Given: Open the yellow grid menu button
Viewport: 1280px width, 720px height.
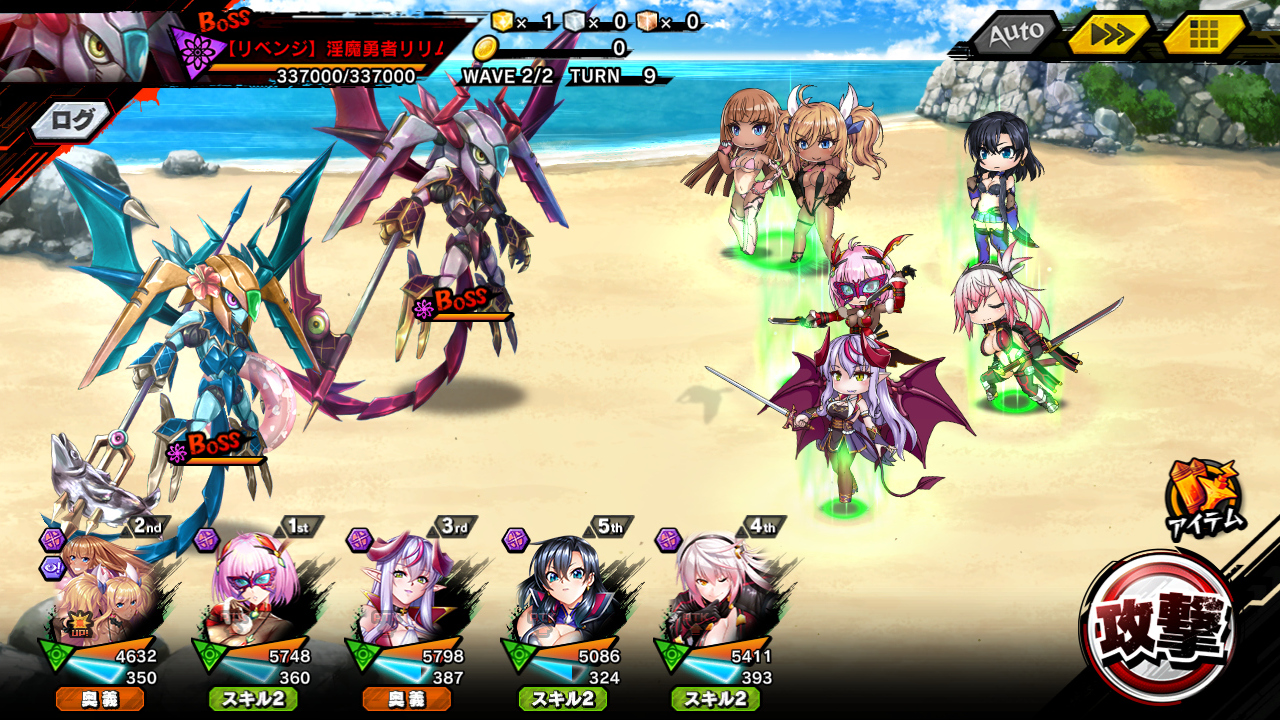Looking at the screenshot, I should (1203, 35).
